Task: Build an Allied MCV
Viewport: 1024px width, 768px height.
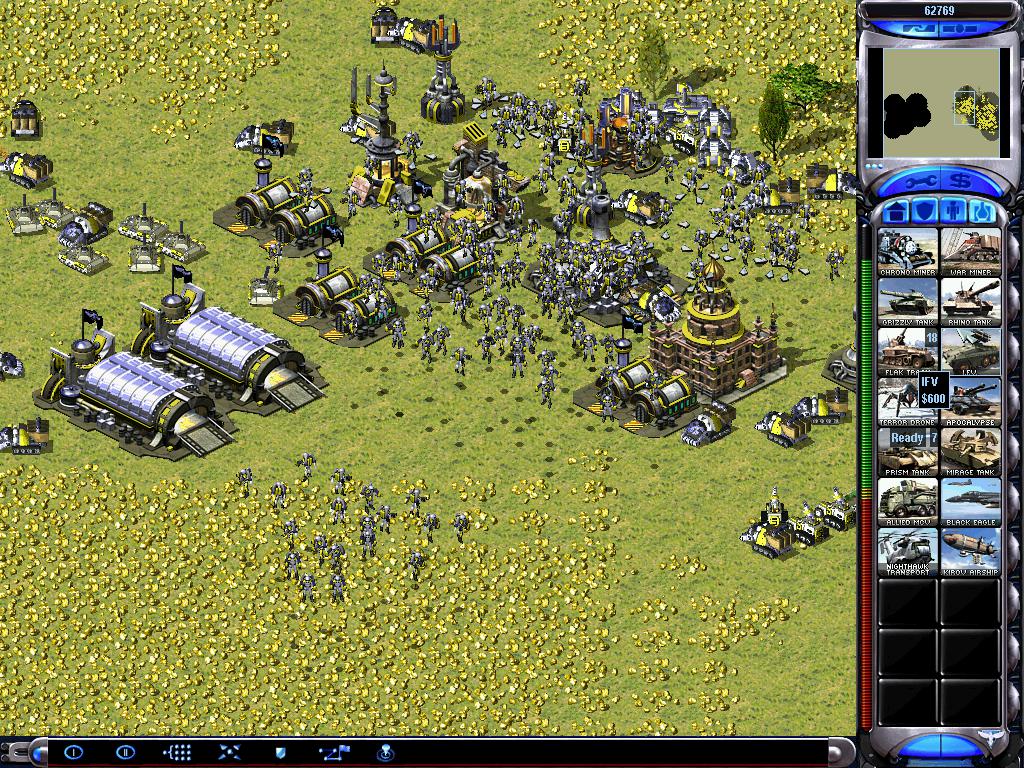Action: [x=908, y=502]
